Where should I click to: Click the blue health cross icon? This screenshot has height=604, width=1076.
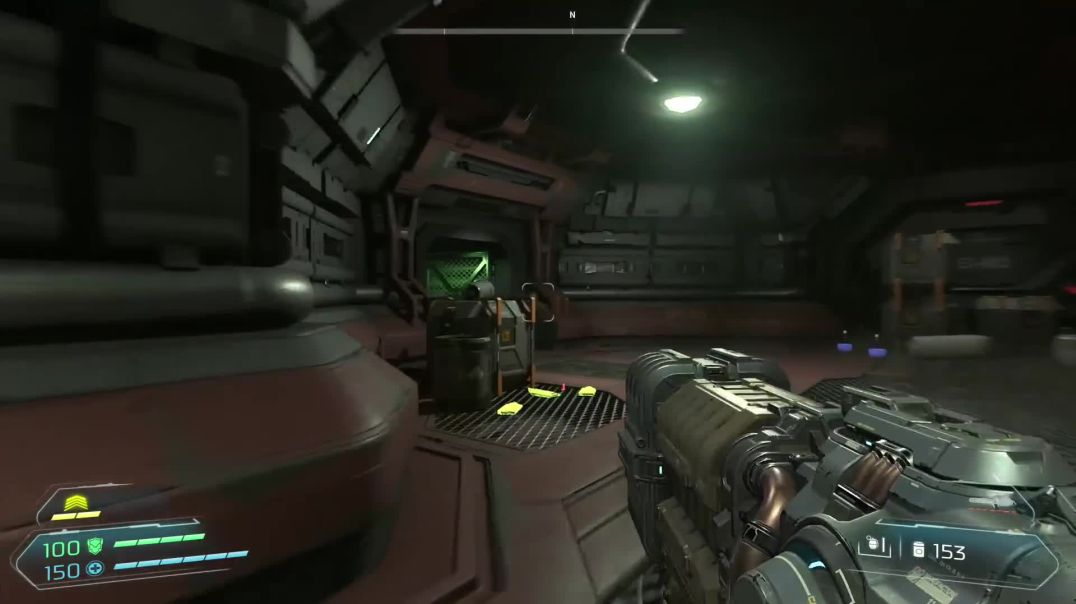click(95, 570)
